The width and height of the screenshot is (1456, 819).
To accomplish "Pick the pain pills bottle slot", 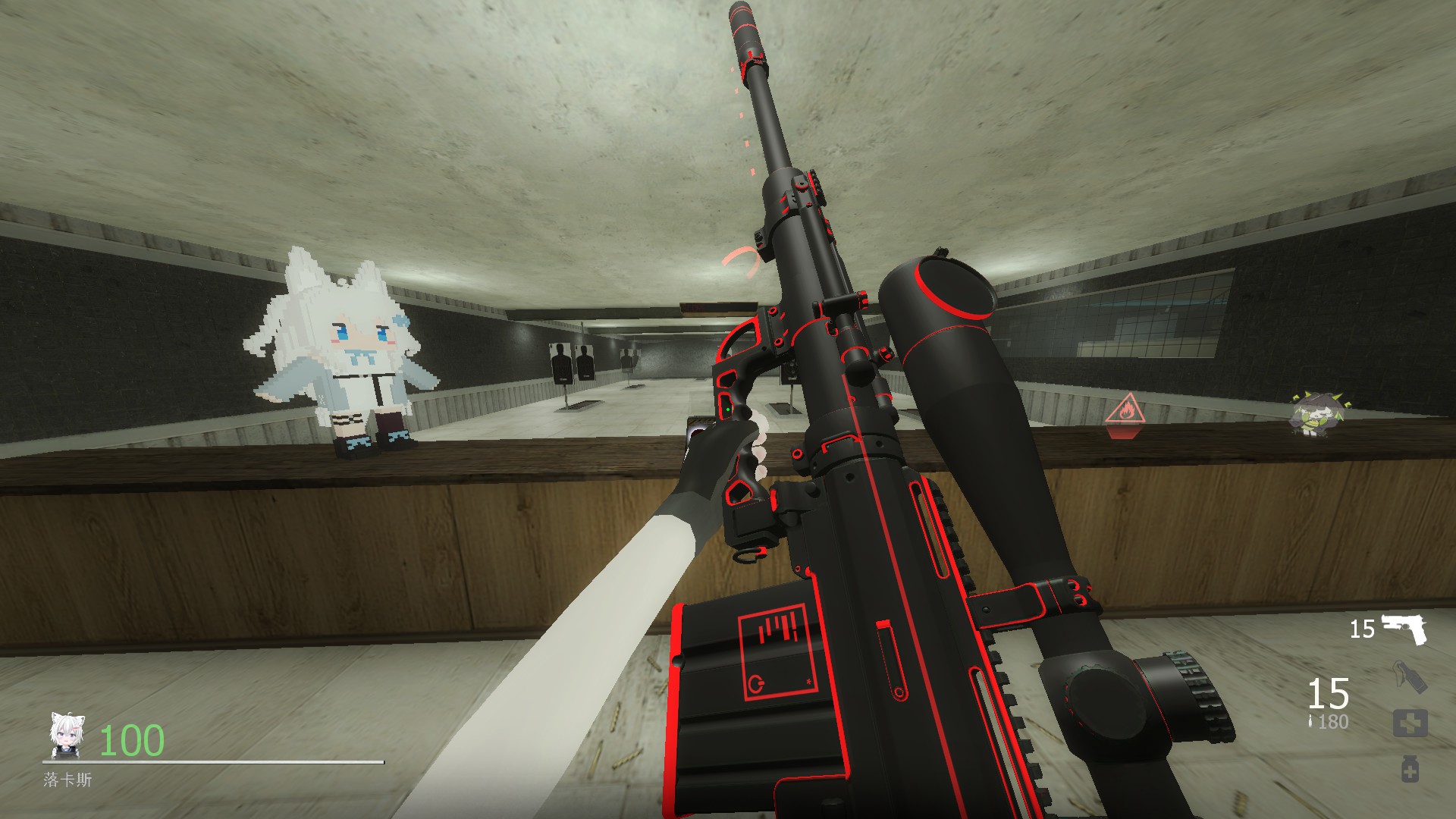I will click(x=1410, y=769).
